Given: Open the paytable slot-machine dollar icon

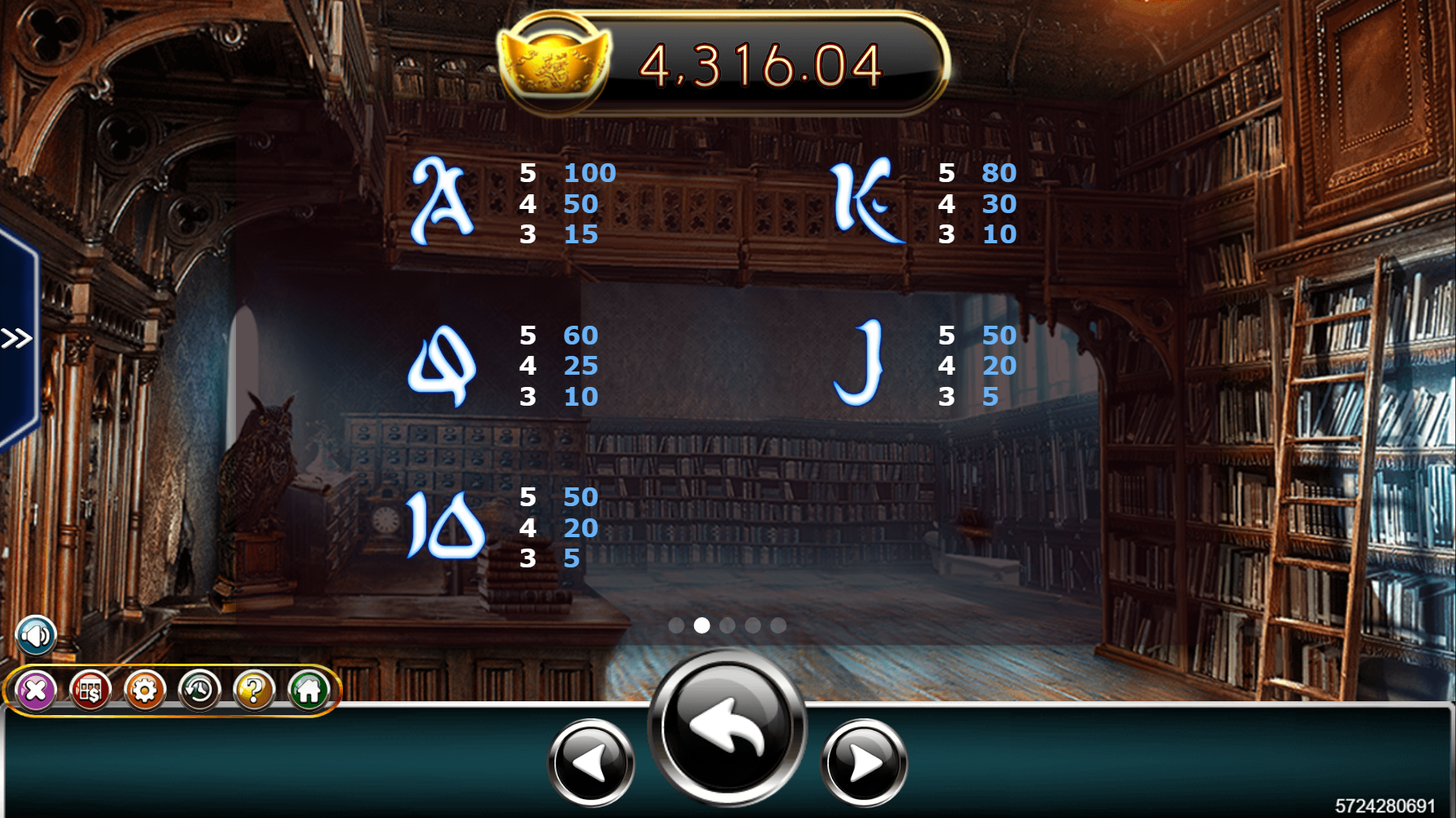Looking at the screenshot, I should point(90,691).
